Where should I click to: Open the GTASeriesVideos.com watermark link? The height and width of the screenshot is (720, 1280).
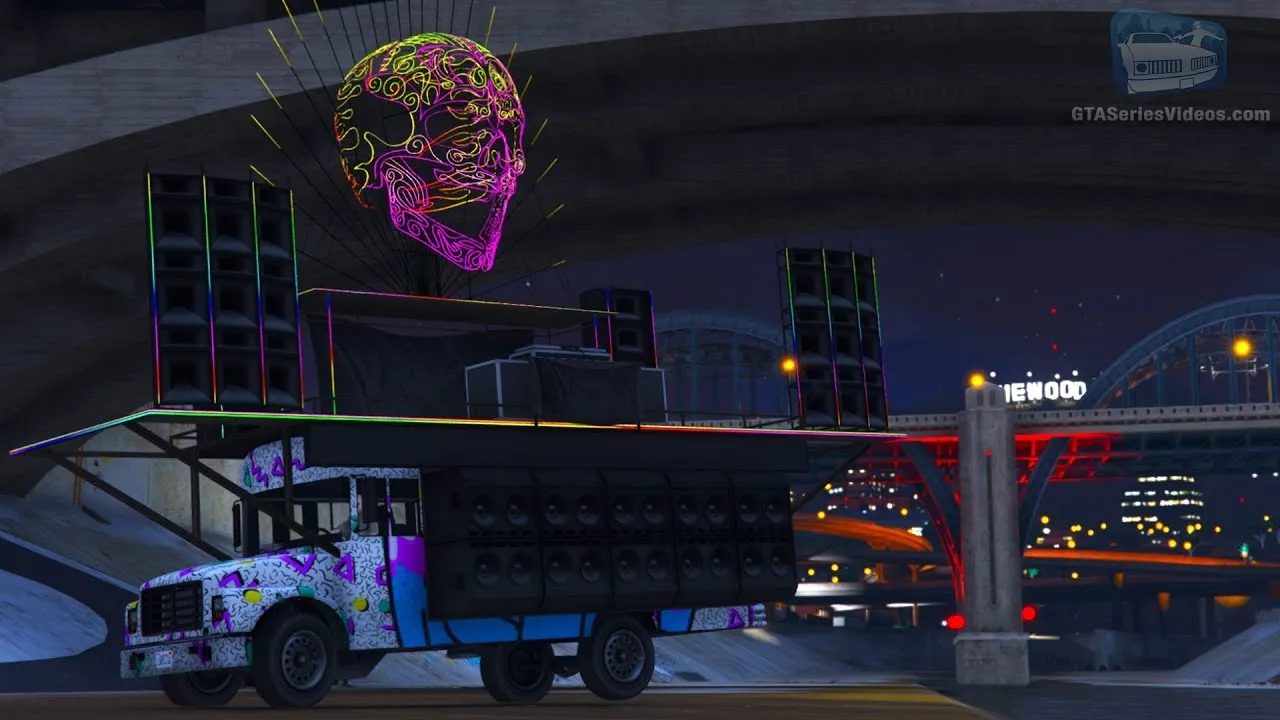[1170, 114]
